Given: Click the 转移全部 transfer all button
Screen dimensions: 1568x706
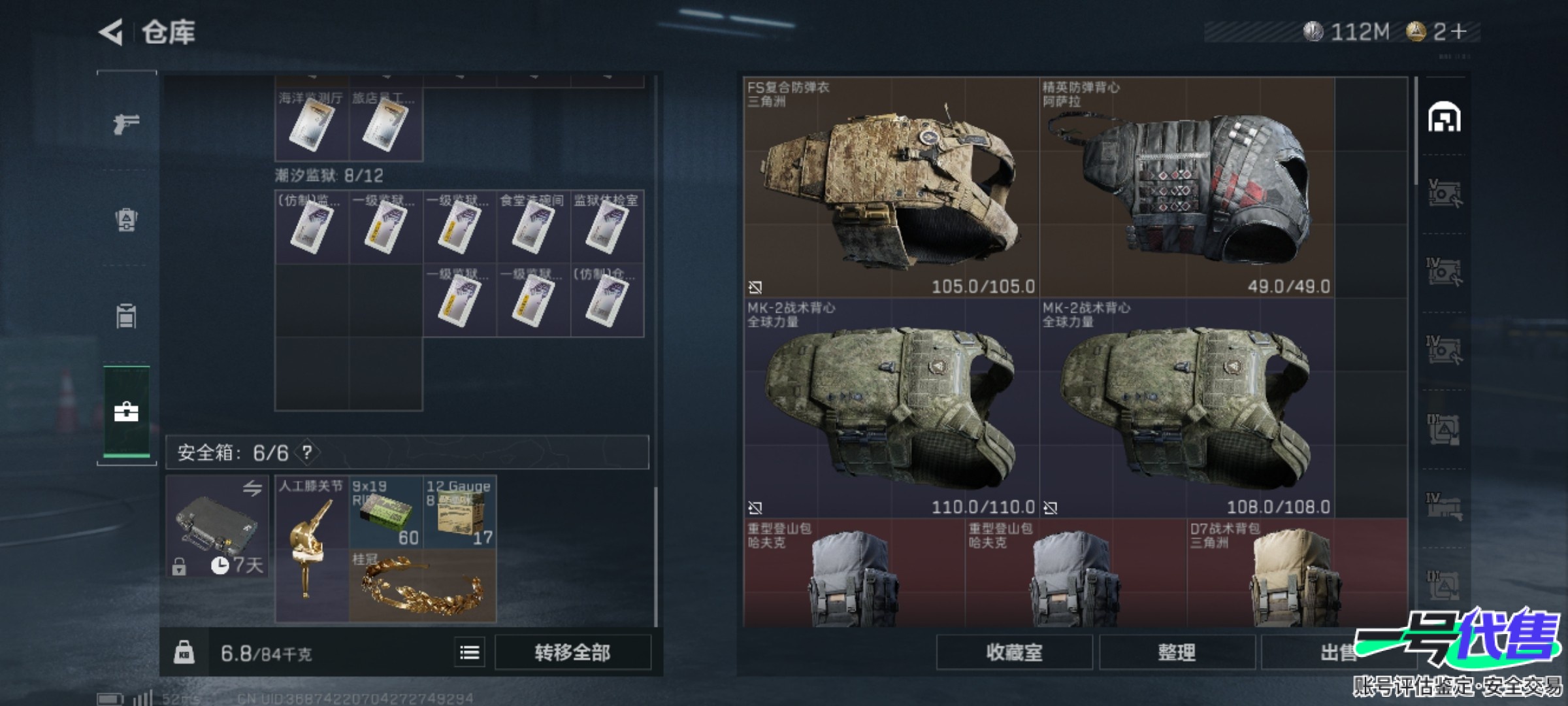Looking at the screenshot, I should pyautogui.click(x=572, y=652).
